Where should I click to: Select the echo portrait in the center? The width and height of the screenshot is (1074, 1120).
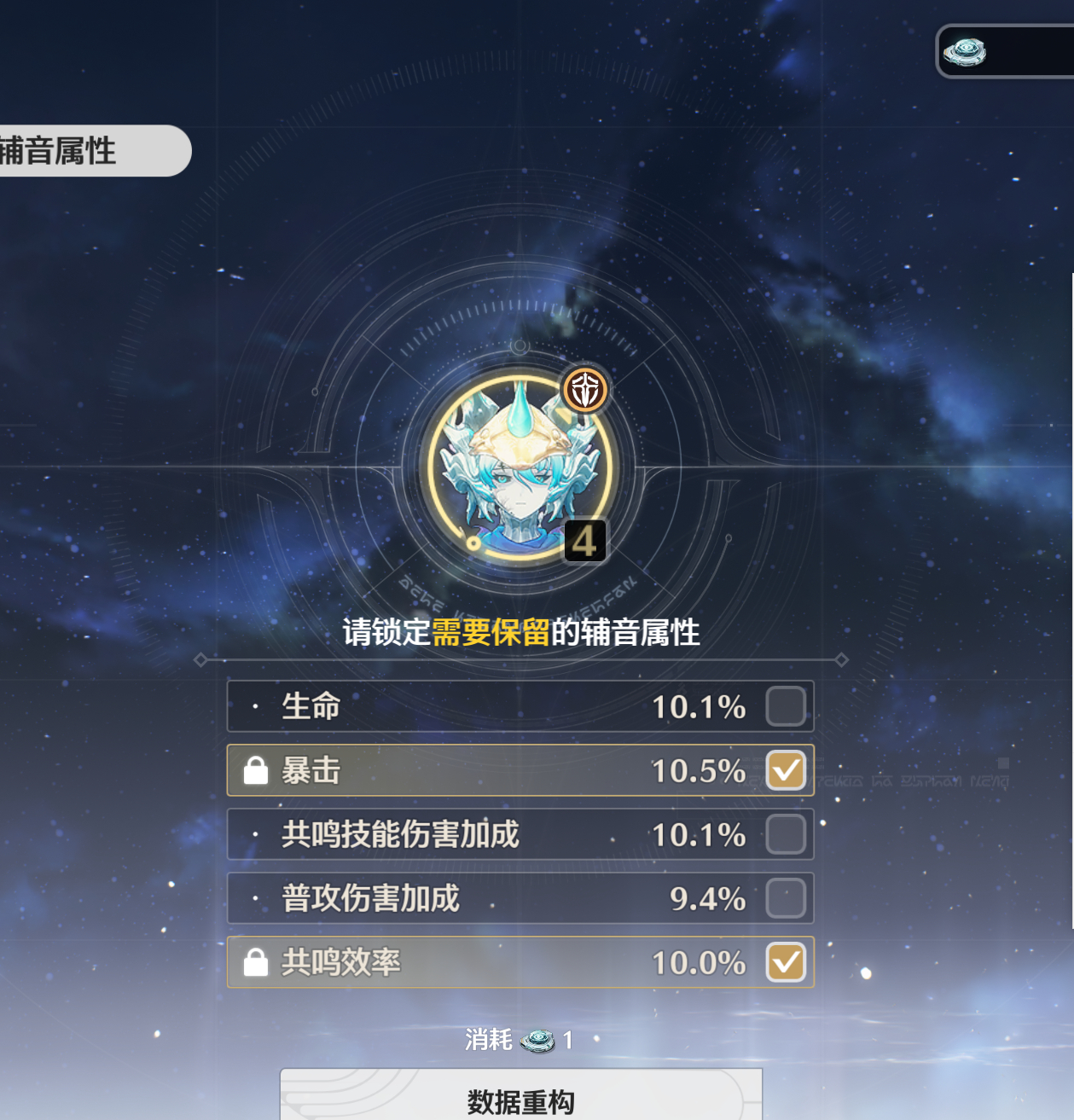[520, 468]
